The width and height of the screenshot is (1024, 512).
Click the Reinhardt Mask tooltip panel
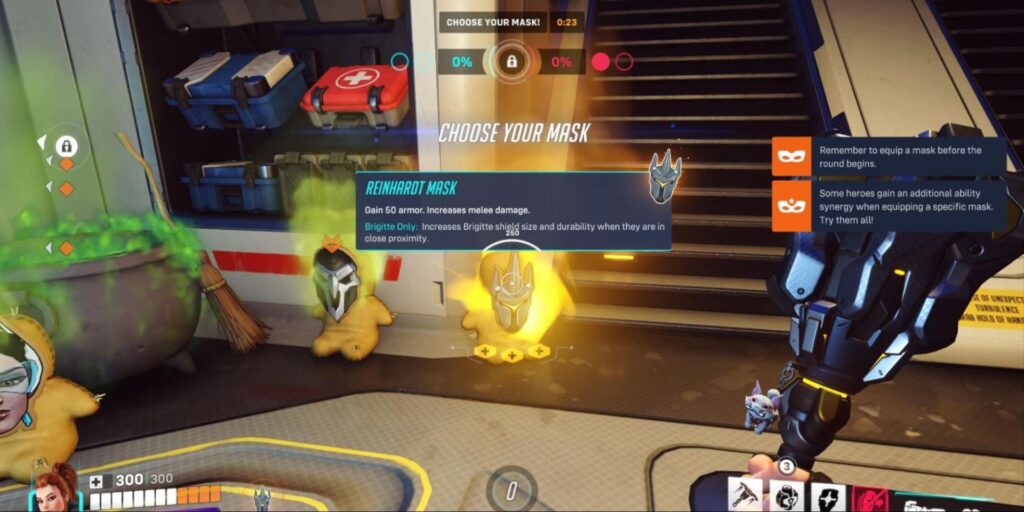[513, 211]
